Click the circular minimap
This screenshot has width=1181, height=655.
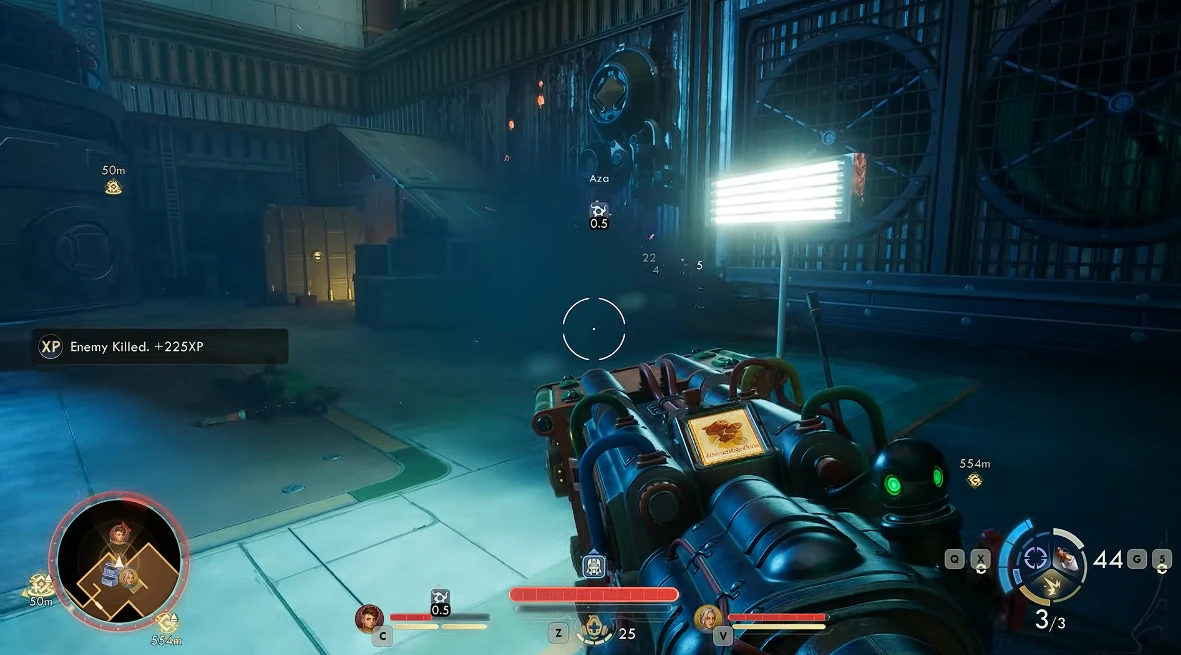tap(119, 557)
